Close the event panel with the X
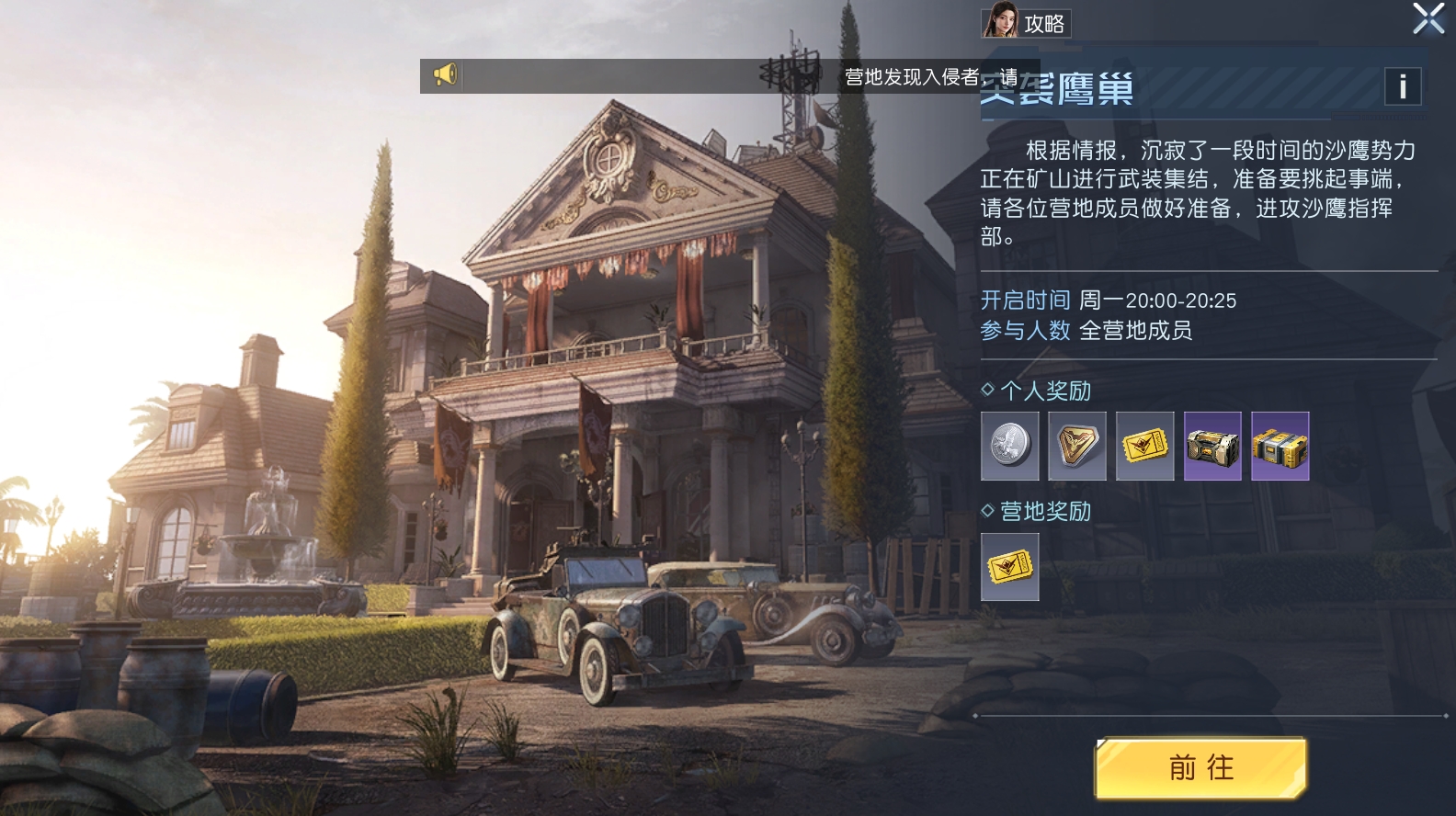The width and height of the screenshot is (1456, 816). (x=1428, y=18)
